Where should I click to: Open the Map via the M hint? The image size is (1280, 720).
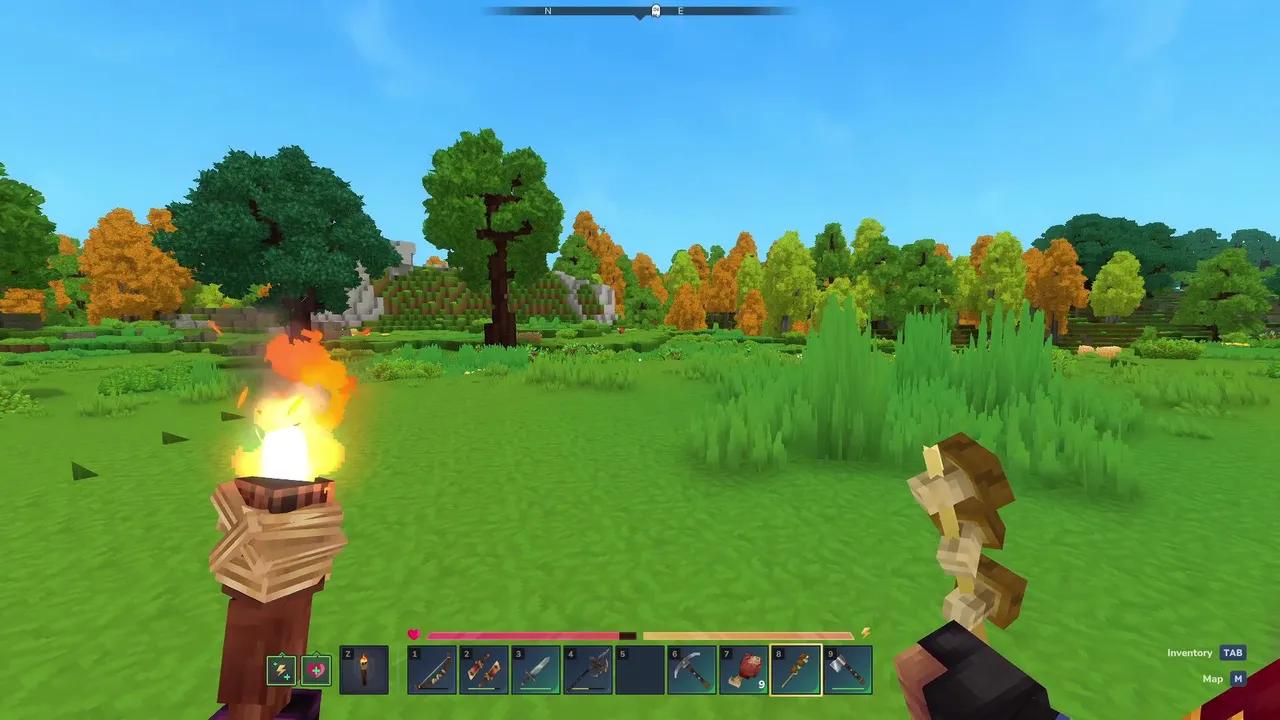[x=1213, y=678]
